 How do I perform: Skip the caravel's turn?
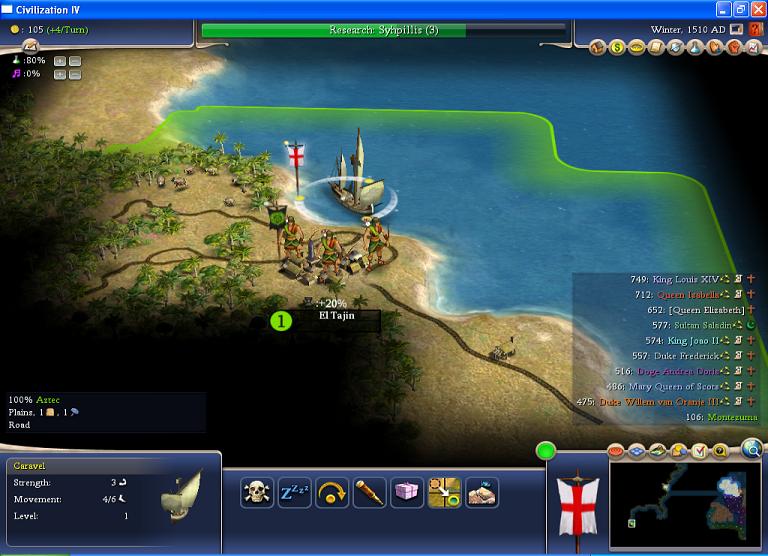(x=332, y=492)
